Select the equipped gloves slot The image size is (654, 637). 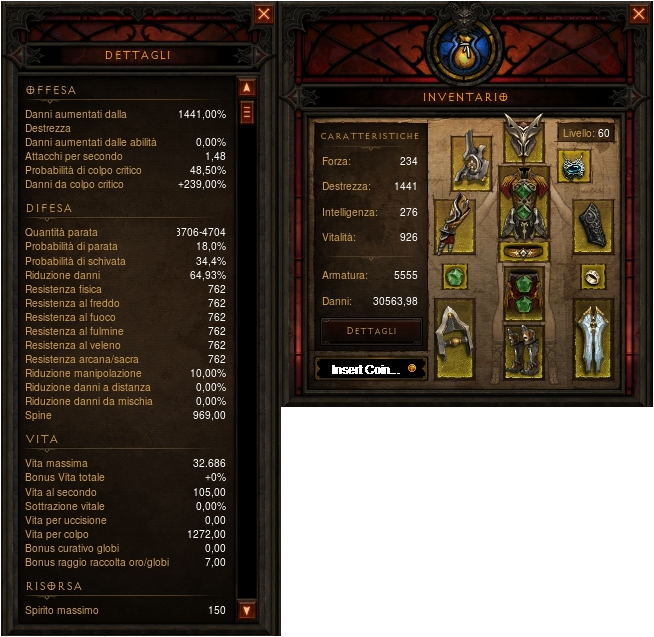point(455,225)
